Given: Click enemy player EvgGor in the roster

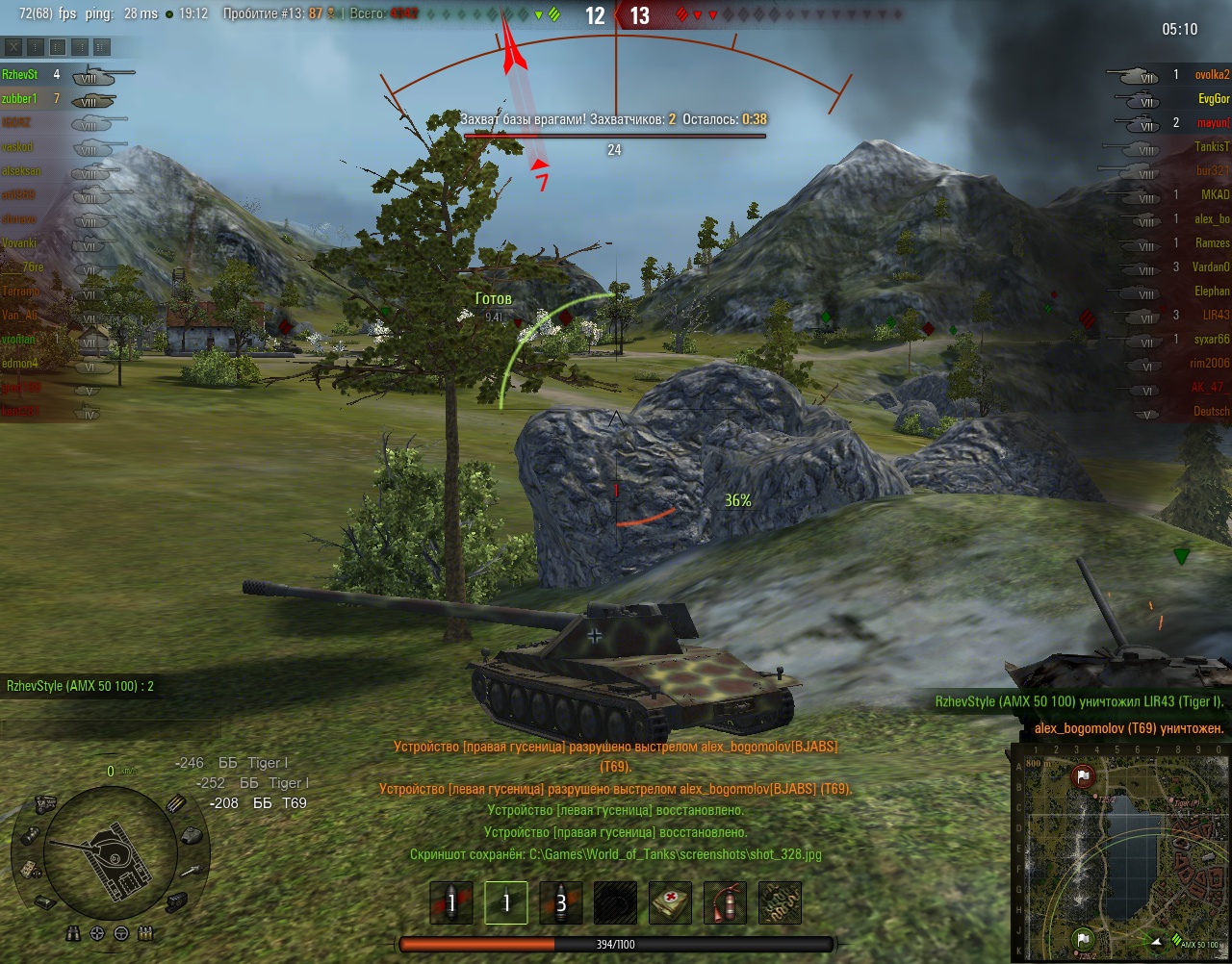Looking at the screenshot, I should [x=1214, y=98].
